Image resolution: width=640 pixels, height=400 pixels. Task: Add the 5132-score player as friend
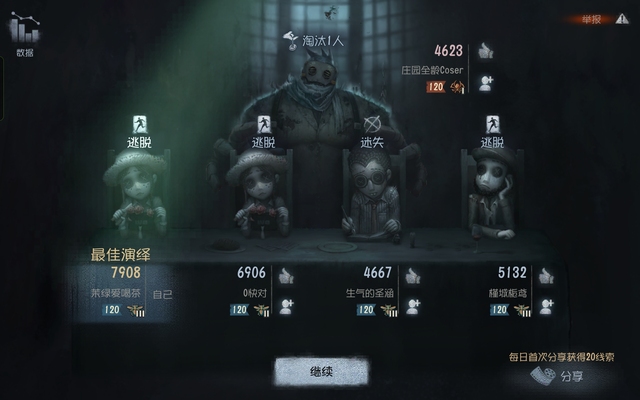pos(545,307)
